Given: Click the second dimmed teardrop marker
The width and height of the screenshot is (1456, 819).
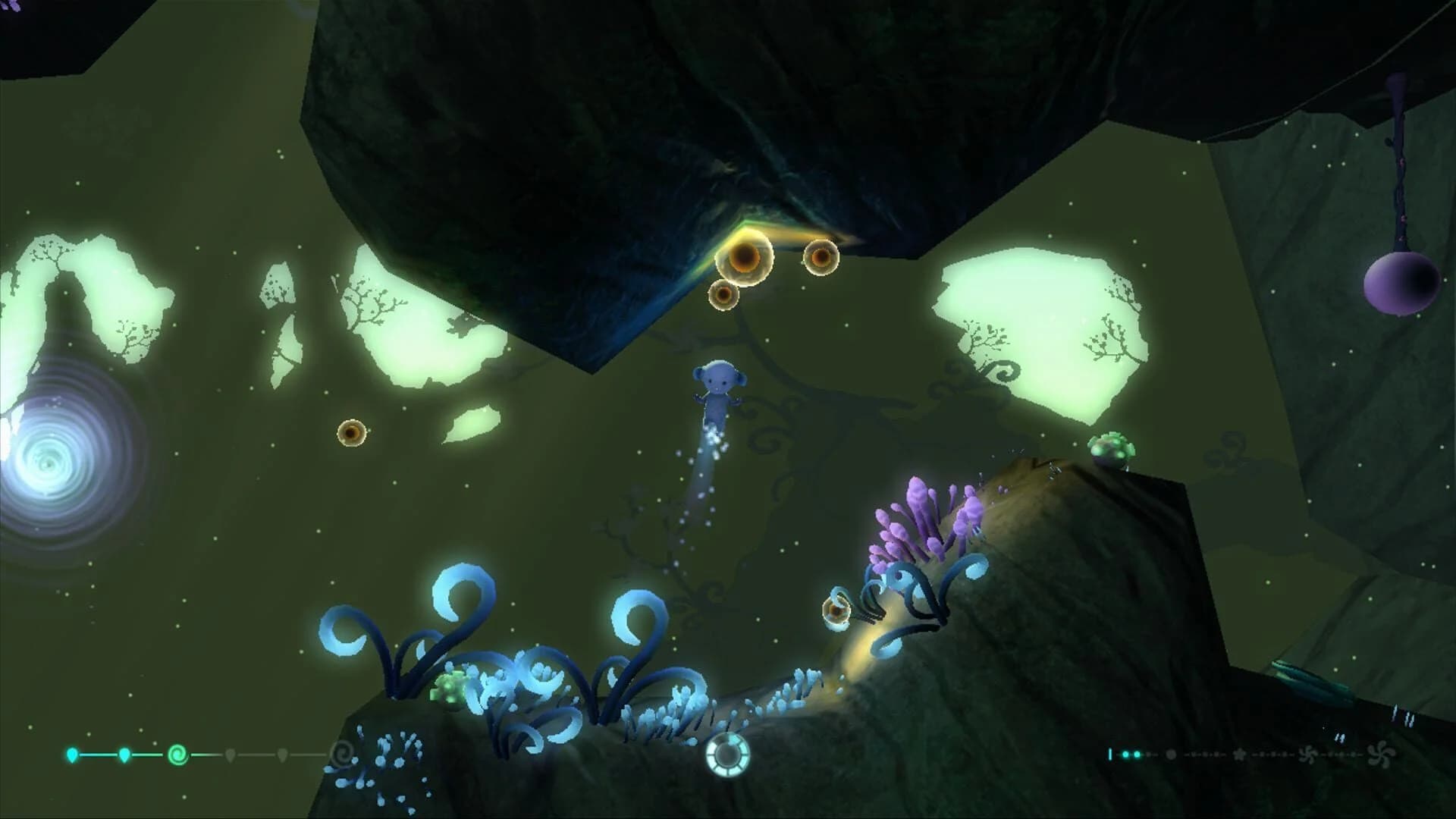Looking at the screenshot, I should click(x=281, y=753).
